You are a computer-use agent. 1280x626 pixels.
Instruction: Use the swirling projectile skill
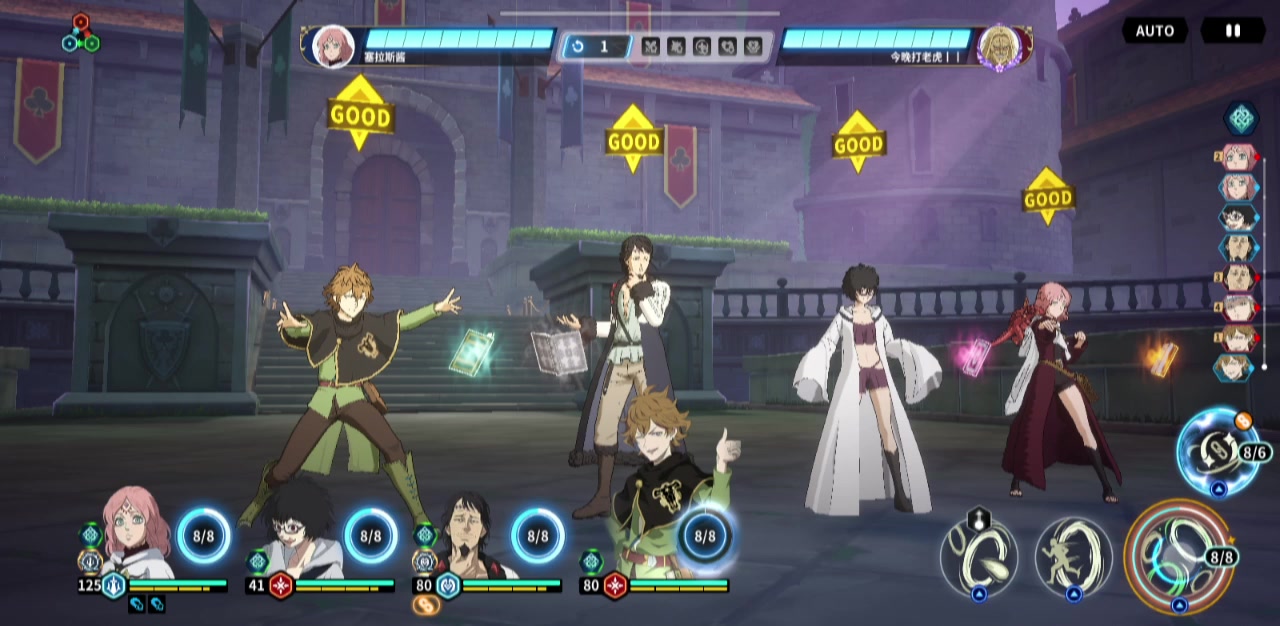coord(979,555)
